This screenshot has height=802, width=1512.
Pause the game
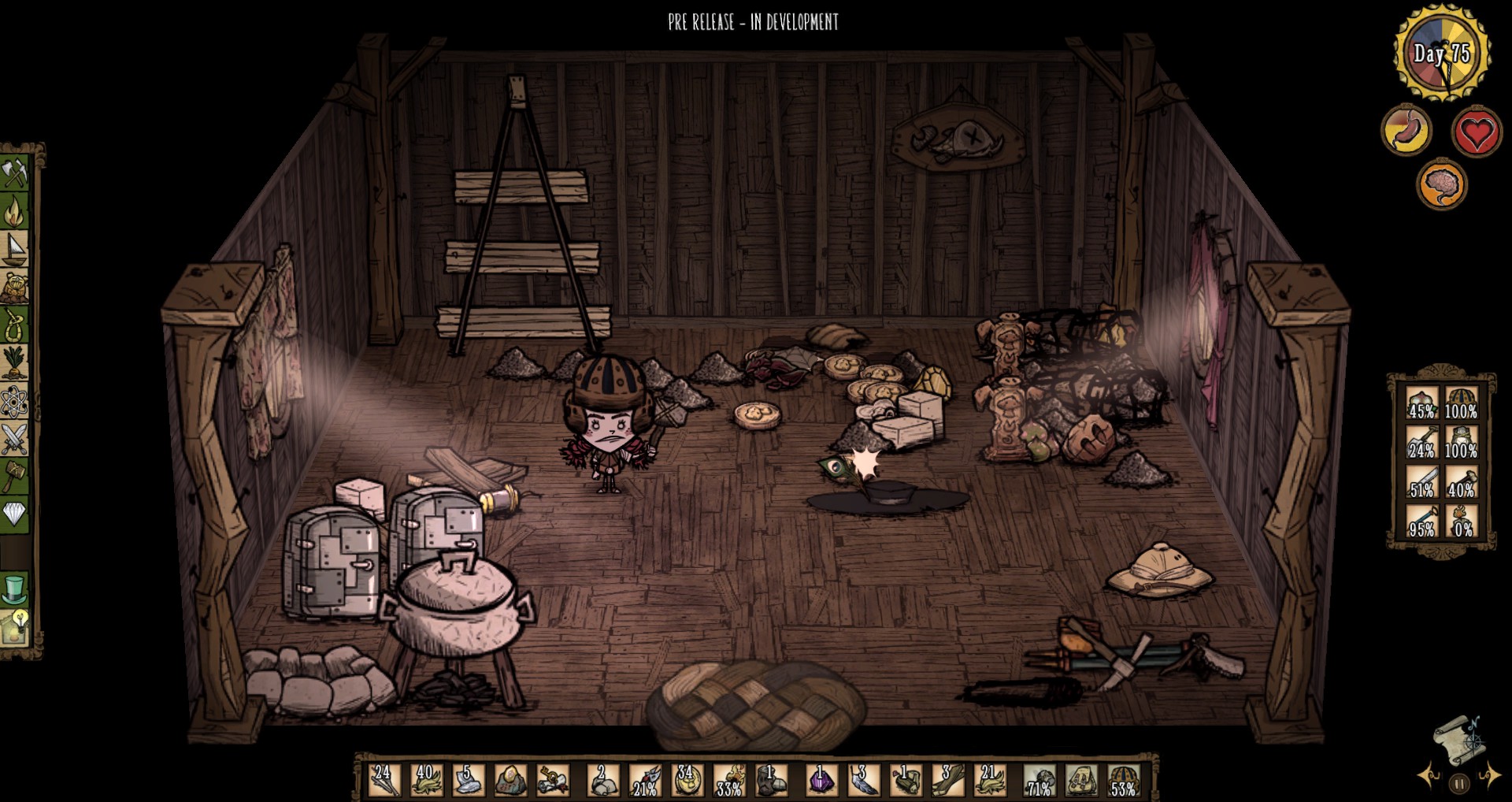click(x=1459, y=784)
